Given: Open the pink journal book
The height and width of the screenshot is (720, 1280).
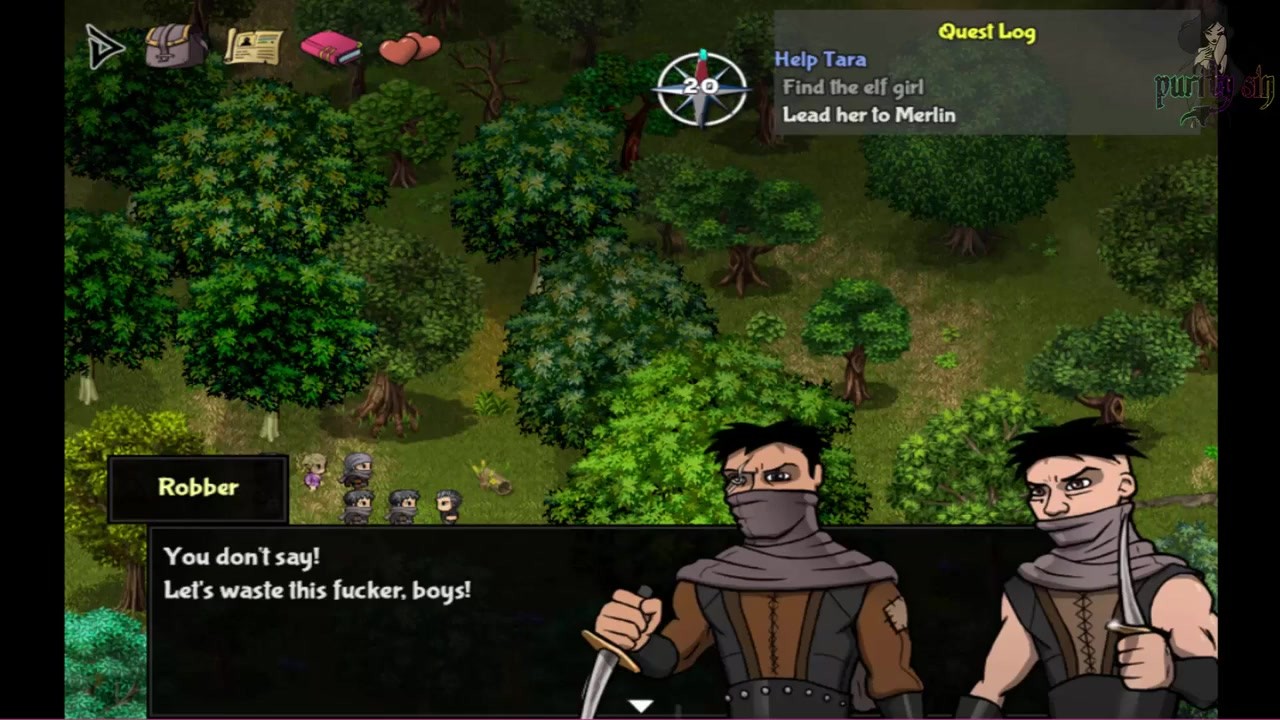Looking at the screenshot, I should 330,47.
